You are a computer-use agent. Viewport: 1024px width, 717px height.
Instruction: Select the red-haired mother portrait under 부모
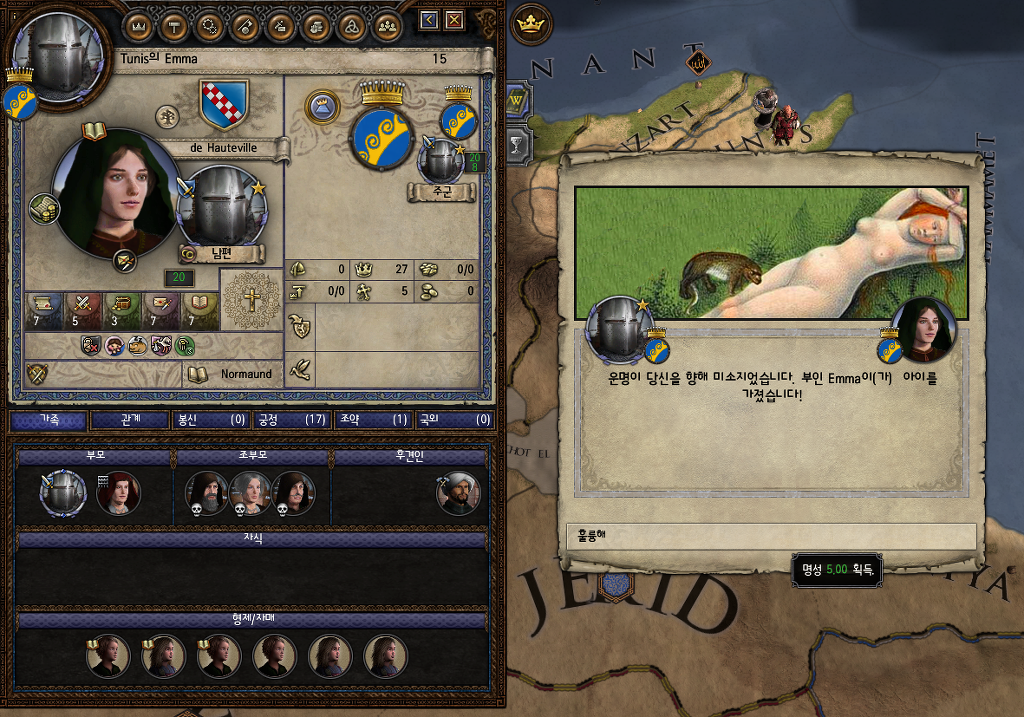pos(118,493)
